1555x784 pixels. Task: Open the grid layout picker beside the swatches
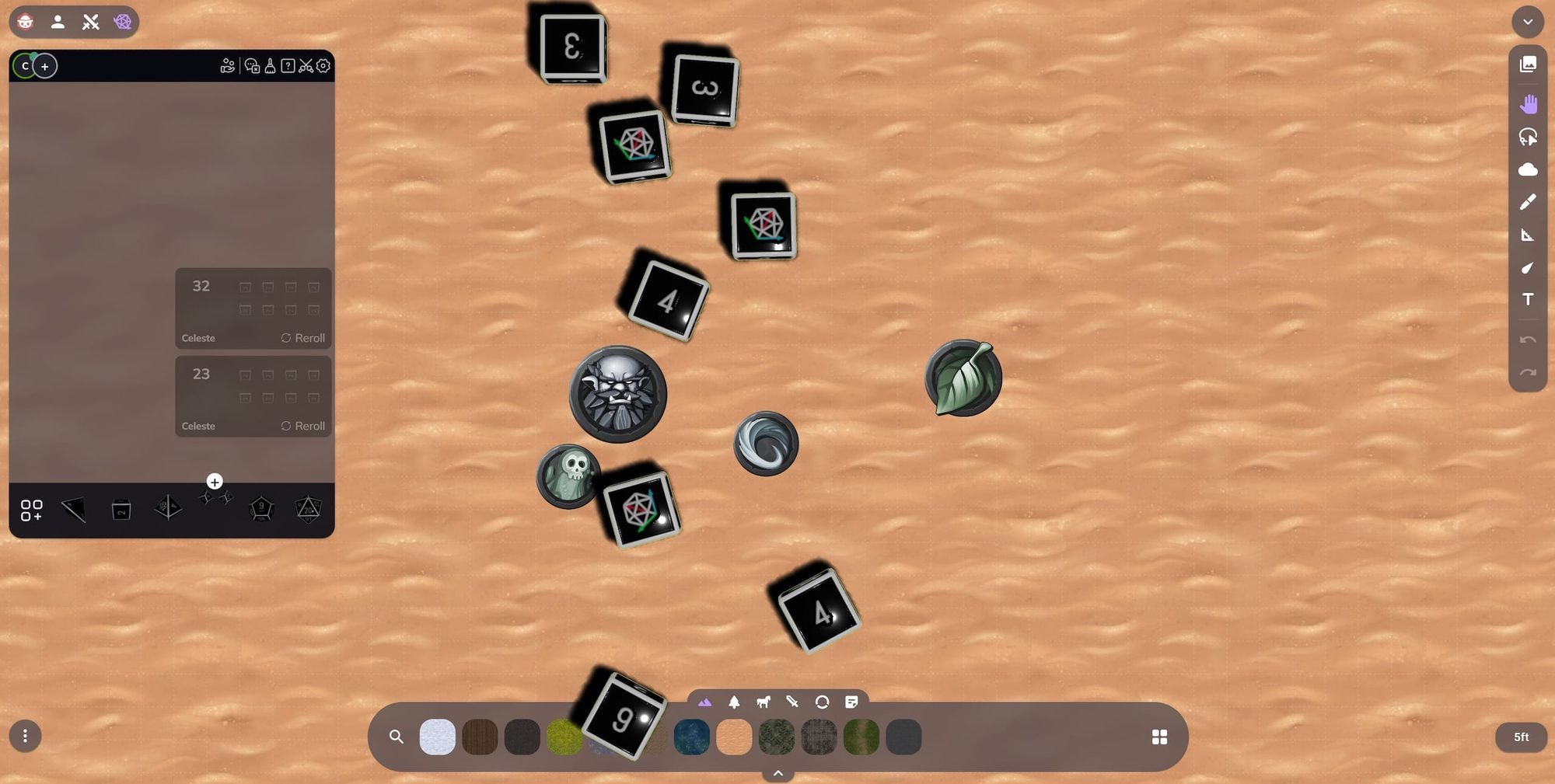click(1160, 737)
